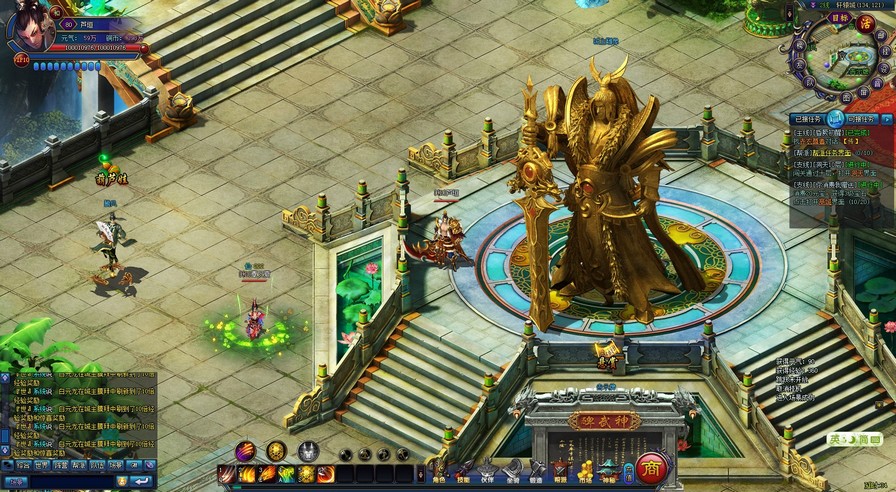This screenshot has height=492, width=896.
Task: Click the chat message input field
Action: click(70, 481)
